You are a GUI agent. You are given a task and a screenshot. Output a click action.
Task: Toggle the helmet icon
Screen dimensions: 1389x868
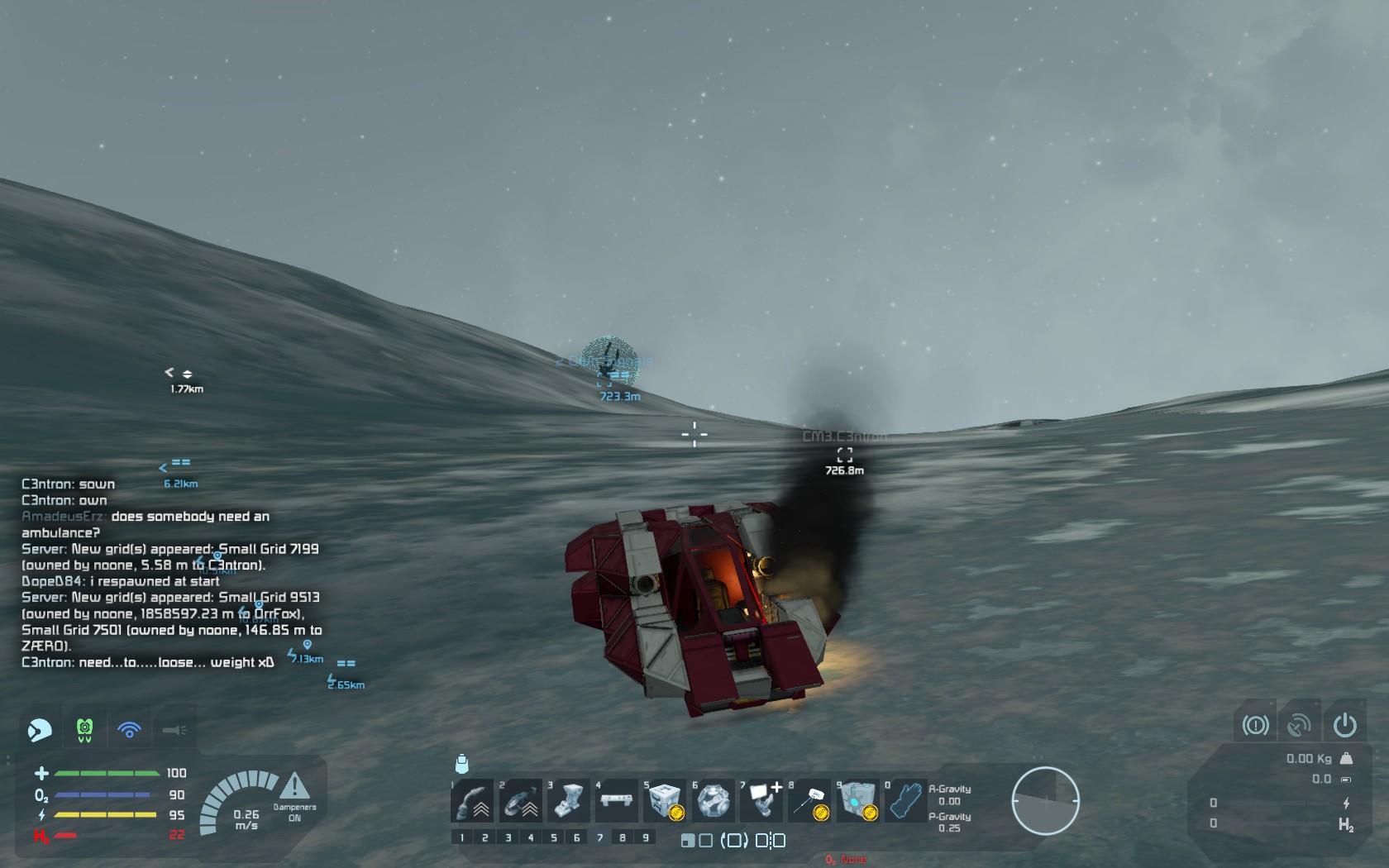[x=40, y=730]
